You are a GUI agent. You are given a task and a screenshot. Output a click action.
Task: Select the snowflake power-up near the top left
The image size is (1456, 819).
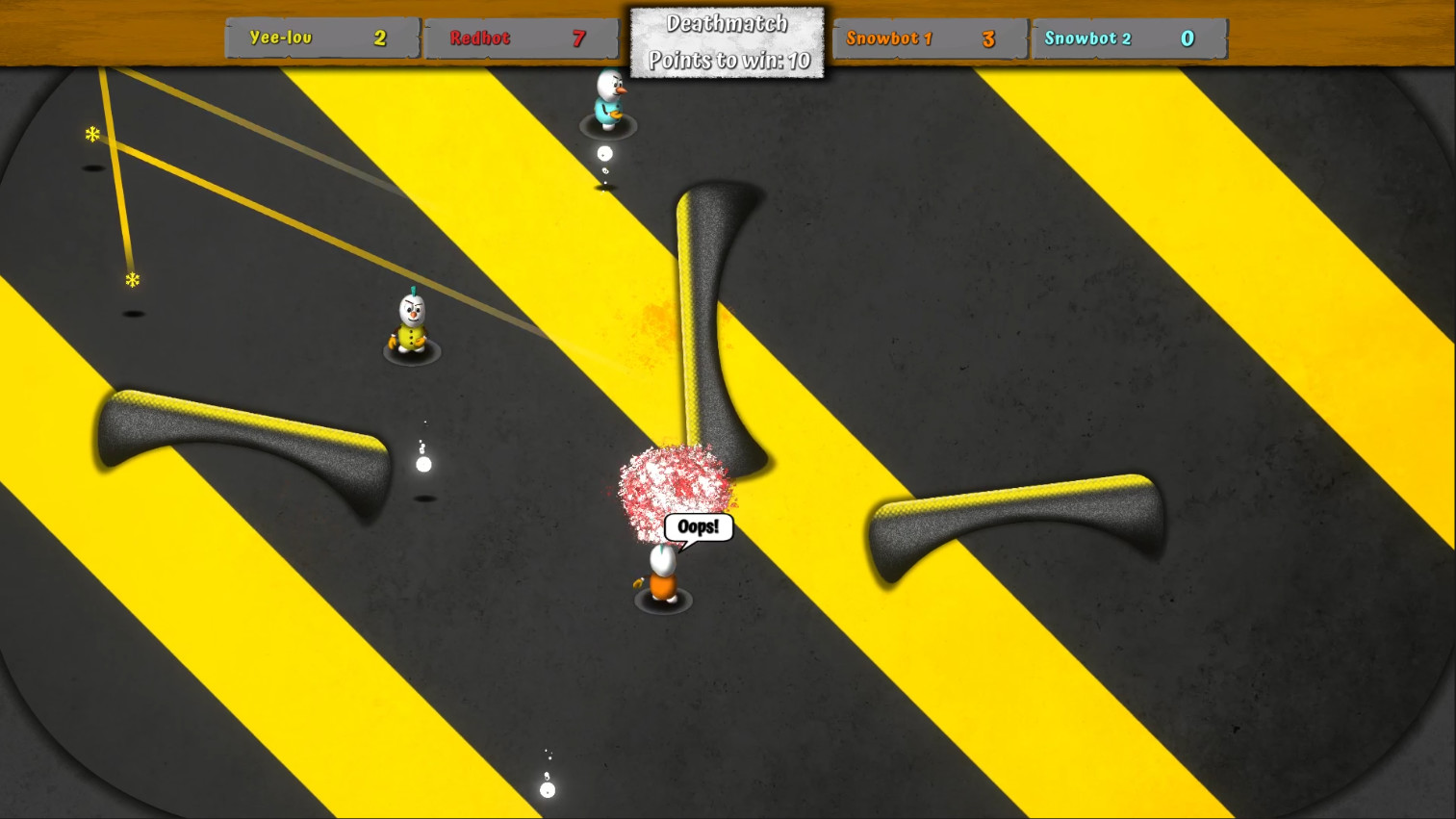[x=91, y=135]
